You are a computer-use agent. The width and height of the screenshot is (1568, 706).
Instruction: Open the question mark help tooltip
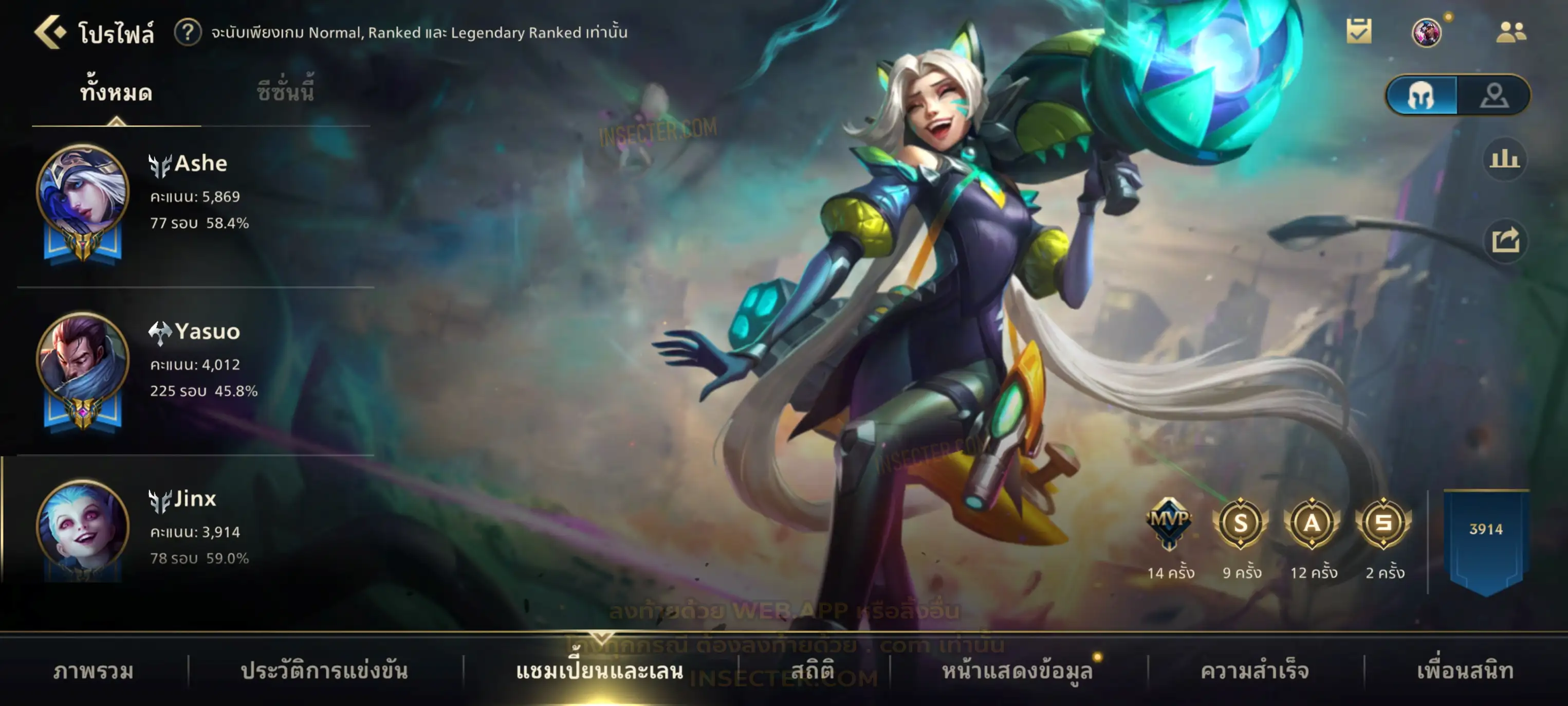point(188,32)
